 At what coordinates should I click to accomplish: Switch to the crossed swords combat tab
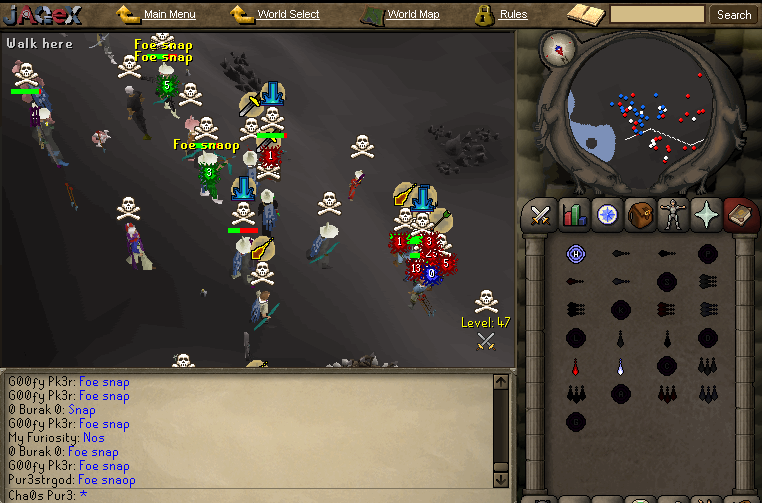(x=541, y=214)
